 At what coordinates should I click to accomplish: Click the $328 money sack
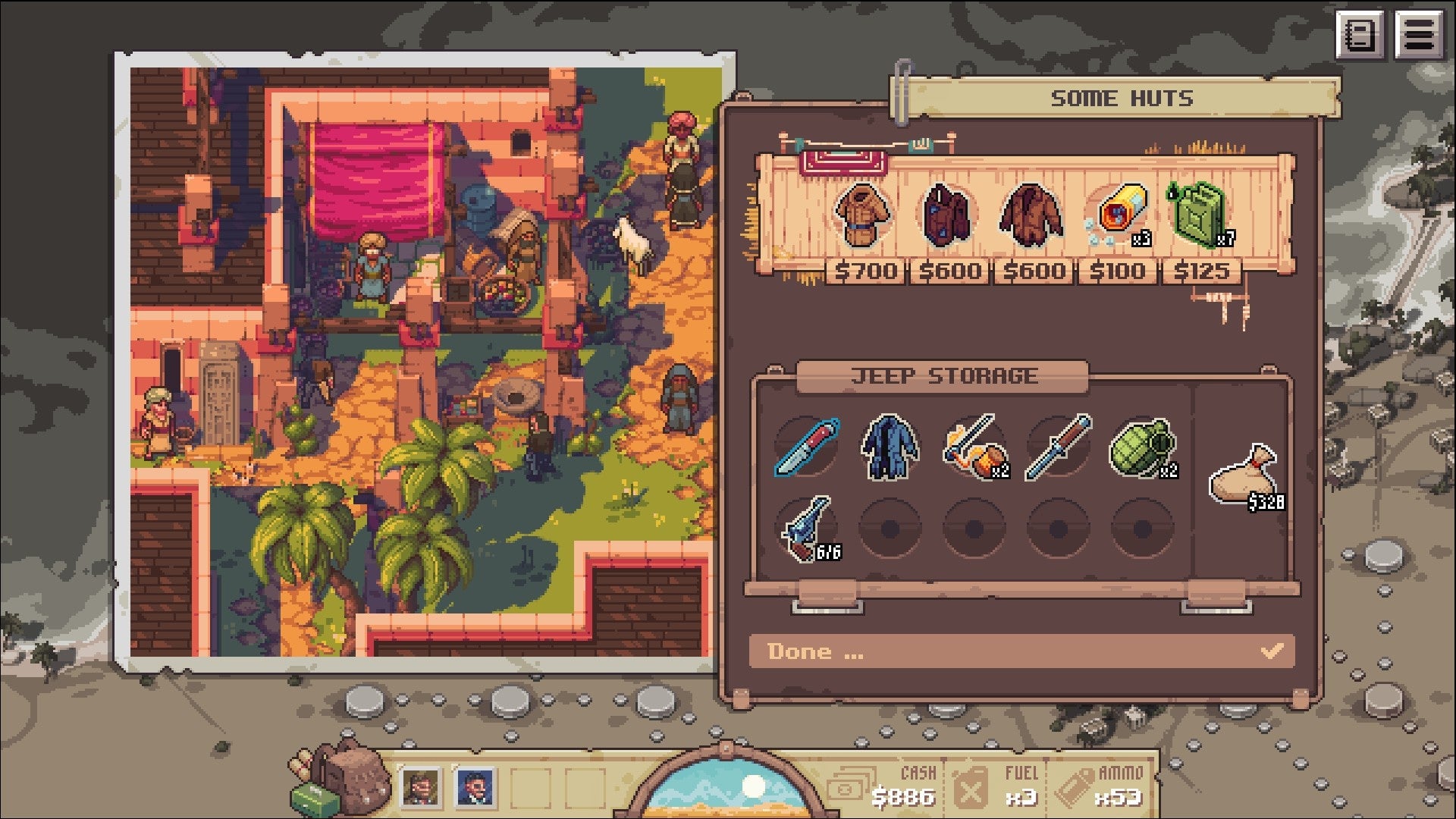[1244, 477]
